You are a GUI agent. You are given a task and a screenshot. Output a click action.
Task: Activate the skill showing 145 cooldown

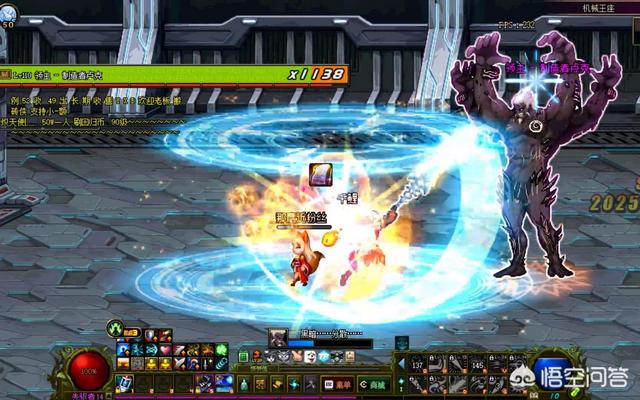(x=479, y=367)
